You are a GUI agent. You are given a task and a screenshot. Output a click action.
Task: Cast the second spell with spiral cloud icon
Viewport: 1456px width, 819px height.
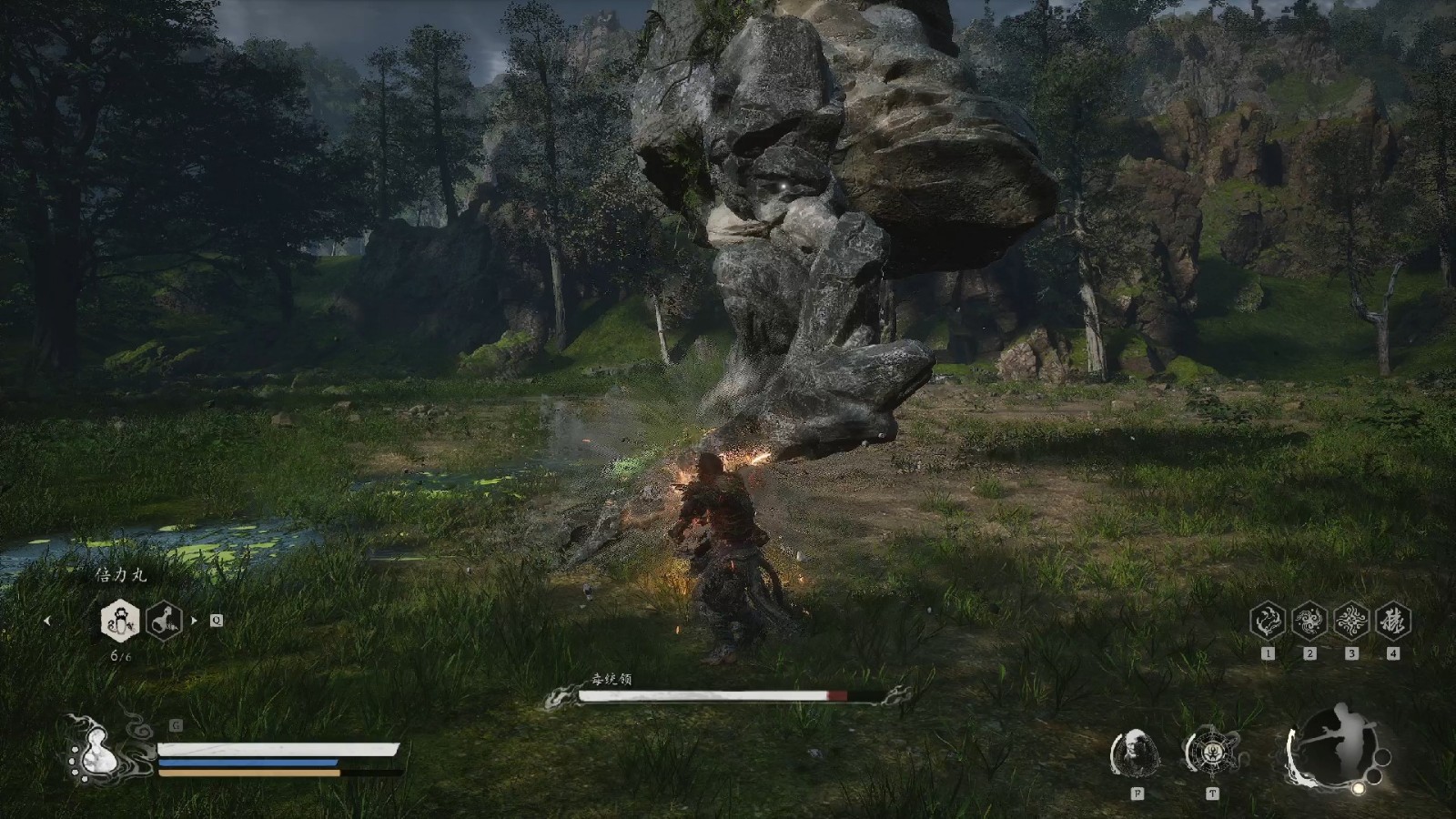pyautogui.click(x=1309, y=622)
